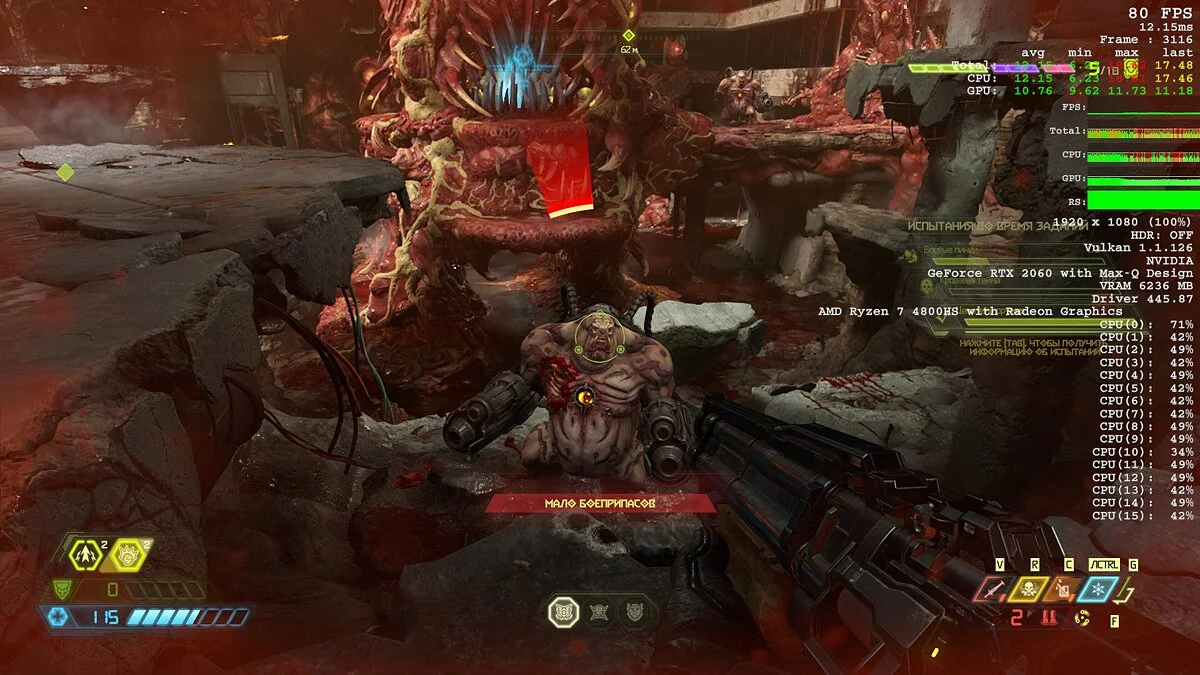Image resolution: width=1200 pixels, height=675 pixels.
Task: Select the dash arrow ability icon
Action: point(84,553)
